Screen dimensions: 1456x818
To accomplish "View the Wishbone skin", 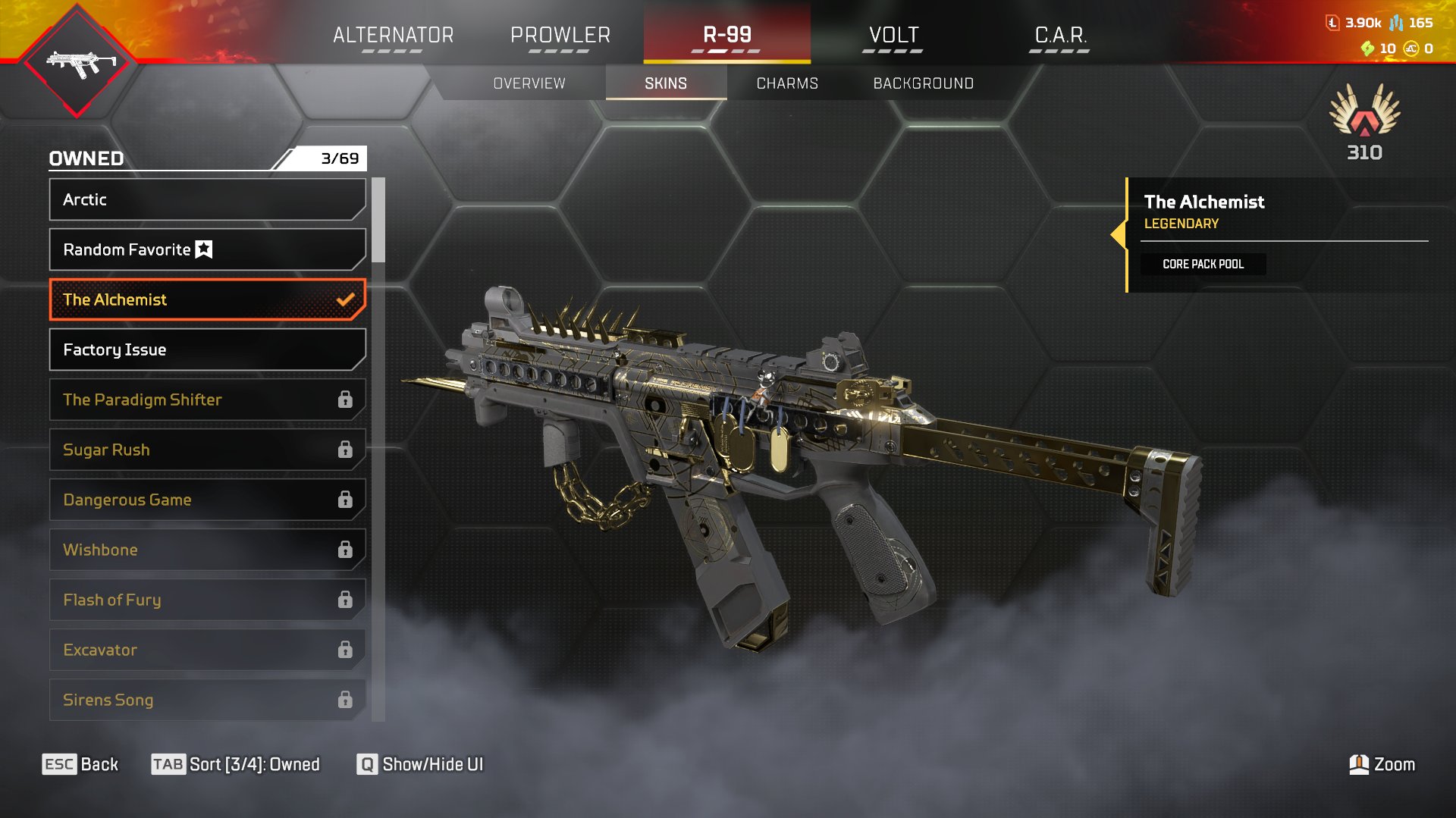I will tap(207, 550).
